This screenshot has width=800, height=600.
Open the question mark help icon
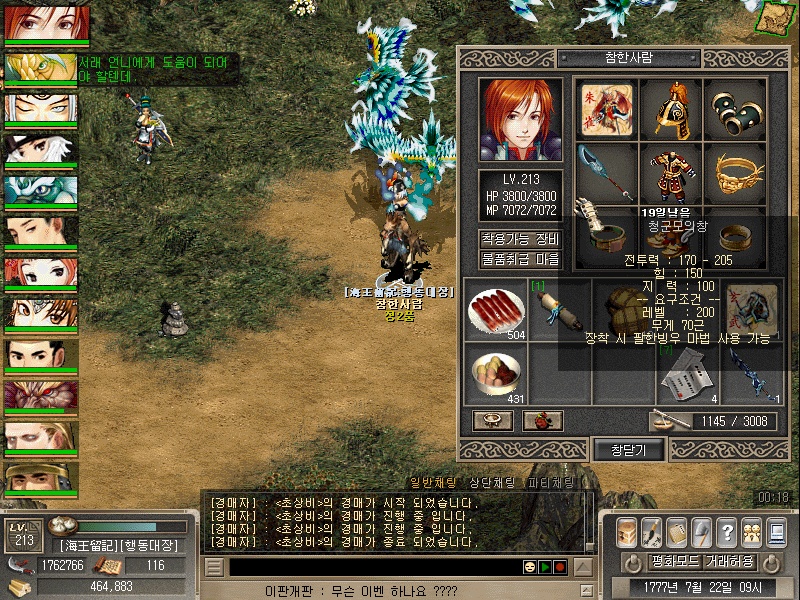[727, 531]
